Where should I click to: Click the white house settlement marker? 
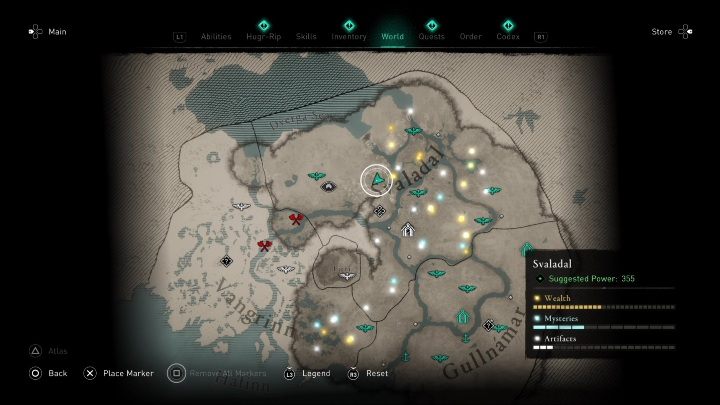click(408, 229)
